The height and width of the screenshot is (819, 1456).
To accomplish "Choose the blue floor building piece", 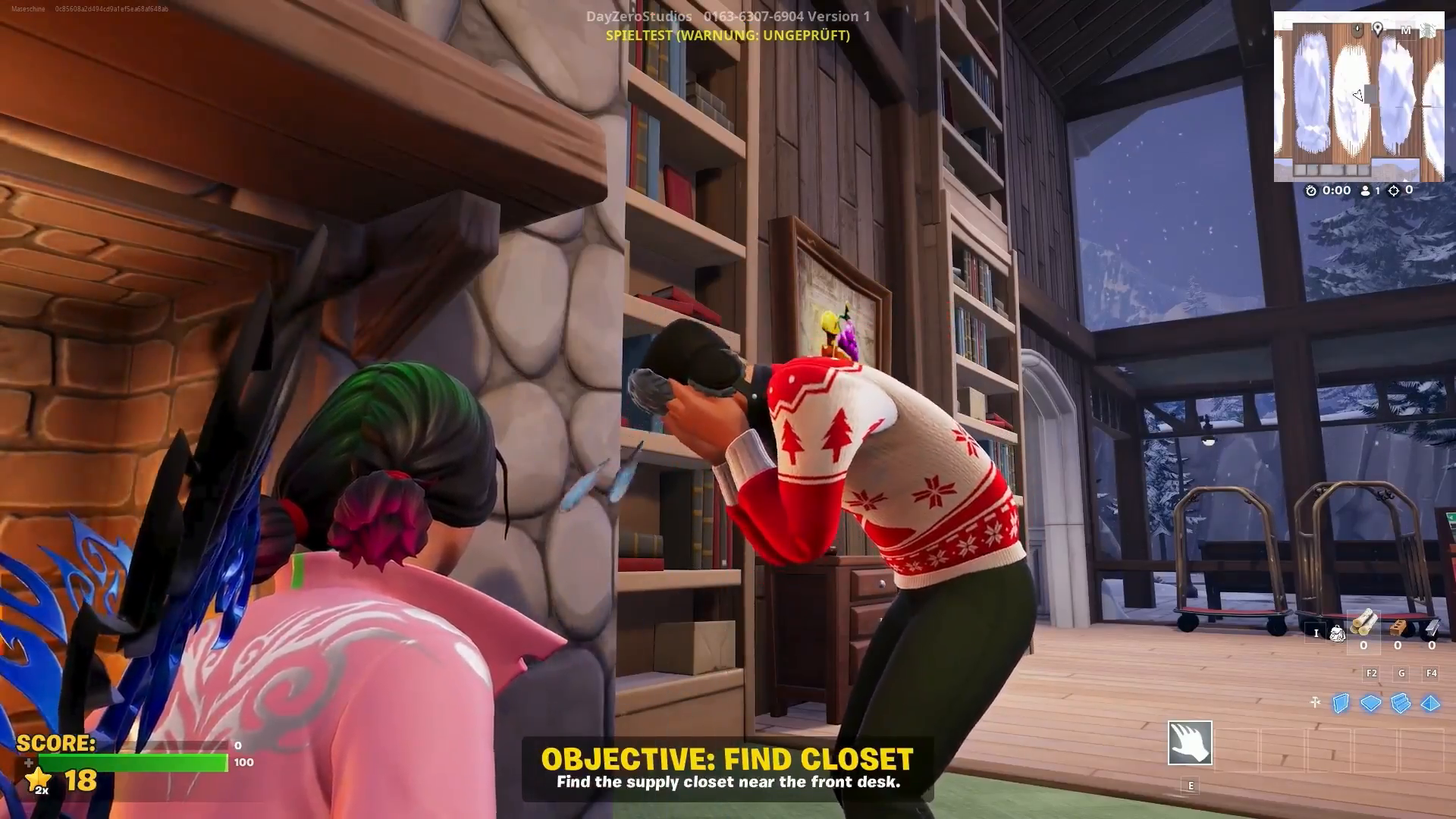I will [1370, 704].
